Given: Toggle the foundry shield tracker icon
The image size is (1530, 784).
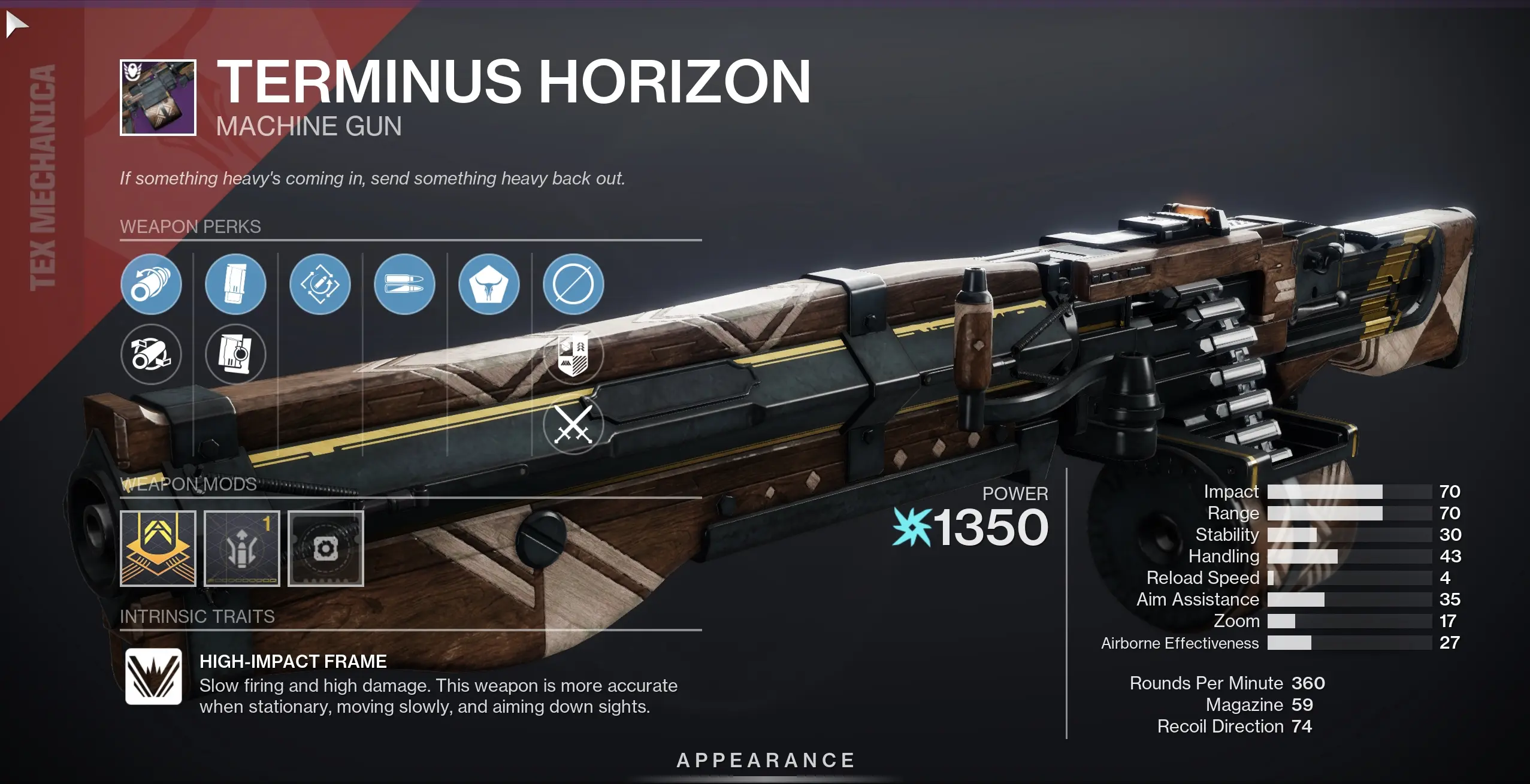Looking at the screenshot, I should click(573, 355).
